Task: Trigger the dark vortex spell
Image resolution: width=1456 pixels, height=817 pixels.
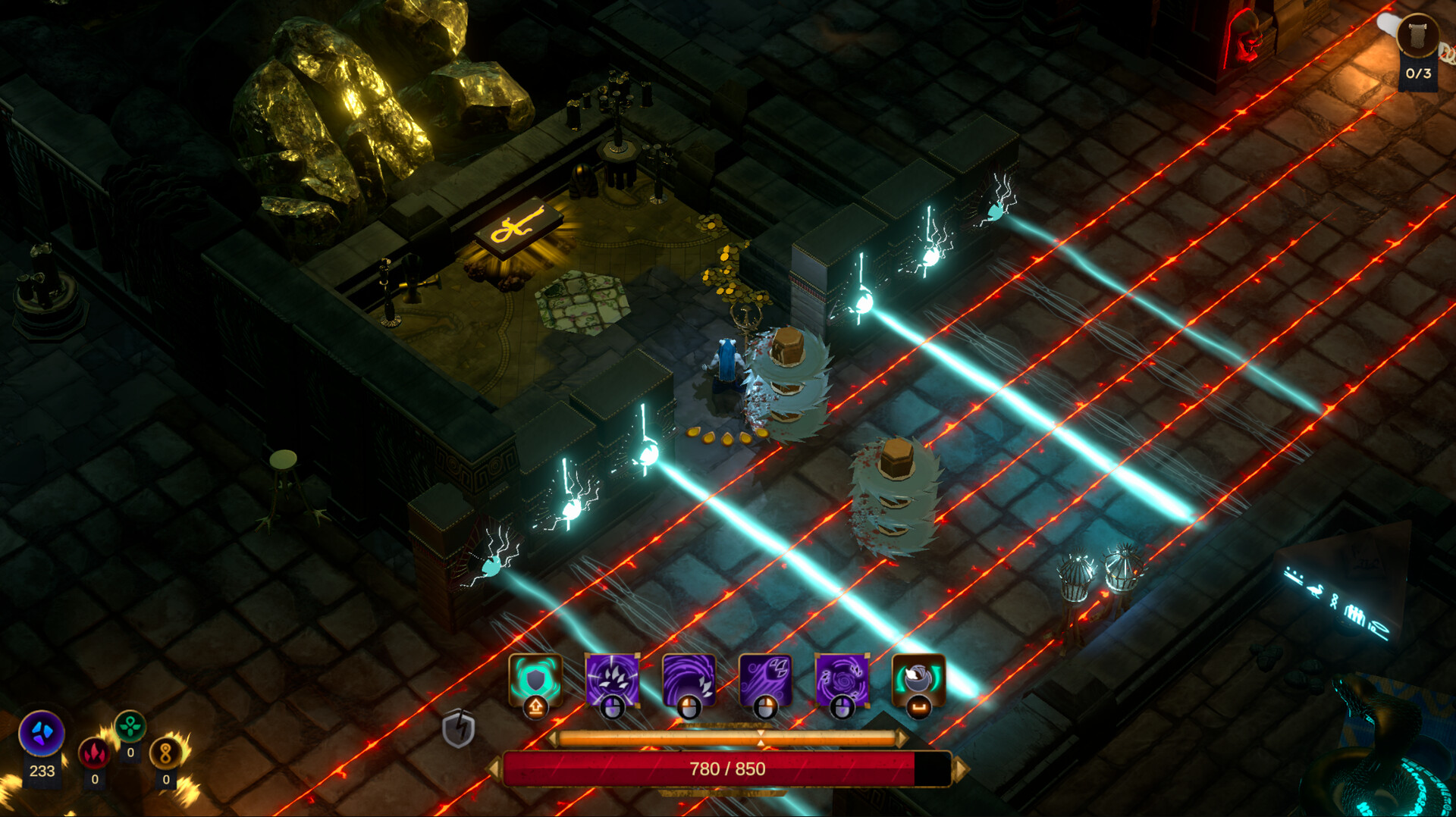Action: click(843, 680)
